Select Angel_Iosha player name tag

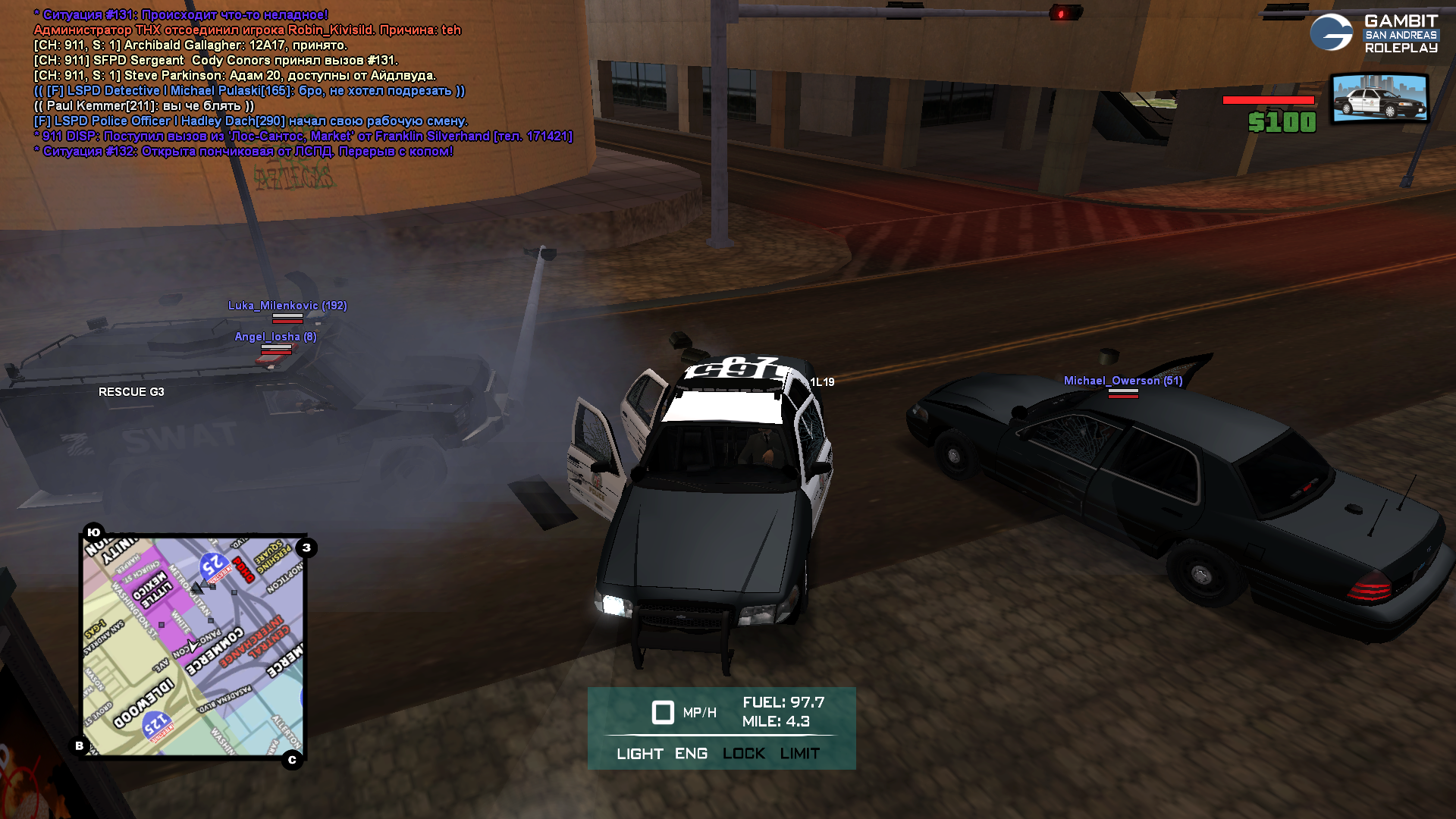pyautogui.click(x=275, y=337)
